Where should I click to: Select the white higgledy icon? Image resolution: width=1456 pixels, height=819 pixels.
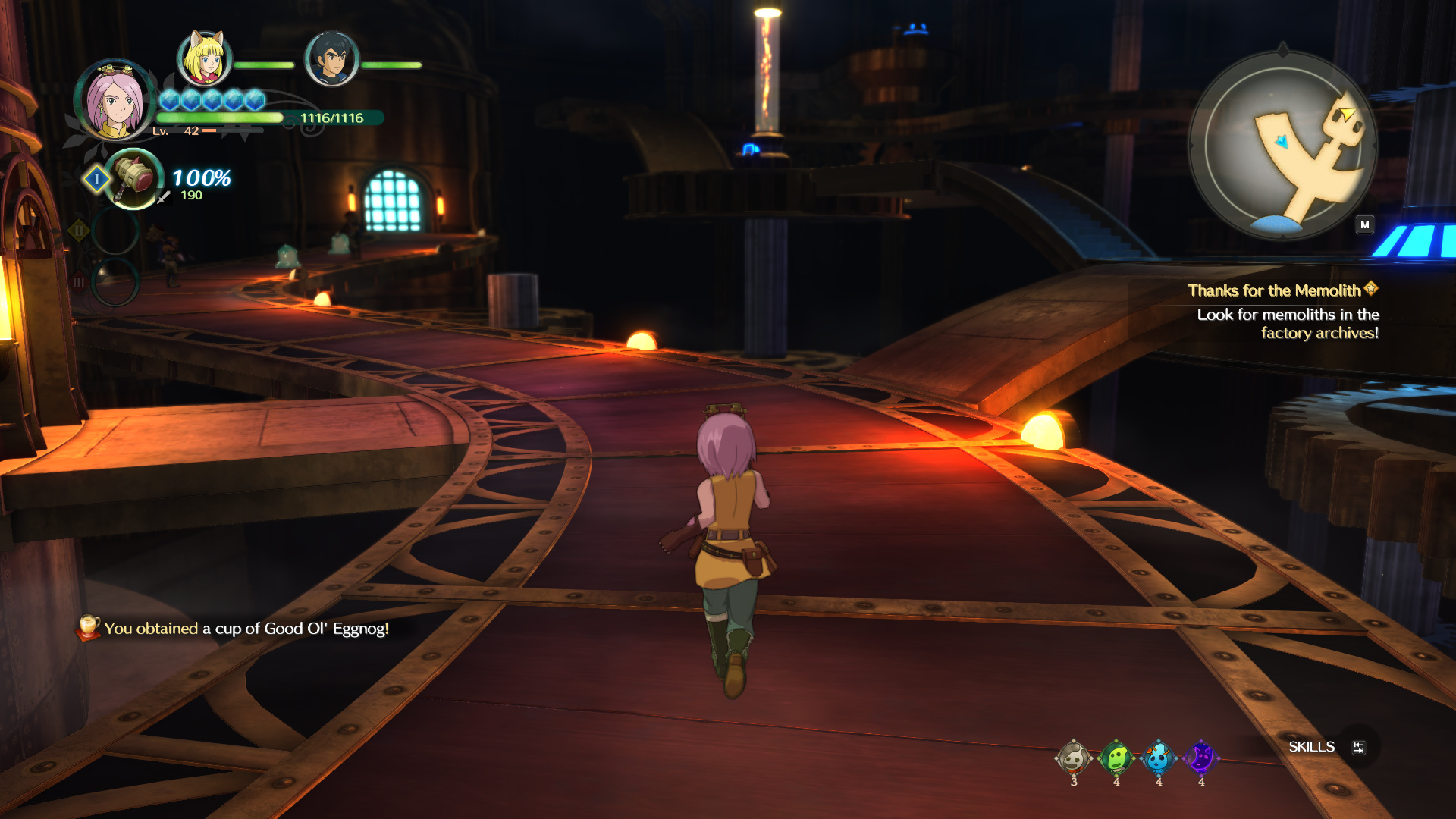click(x=1073, y=758)
